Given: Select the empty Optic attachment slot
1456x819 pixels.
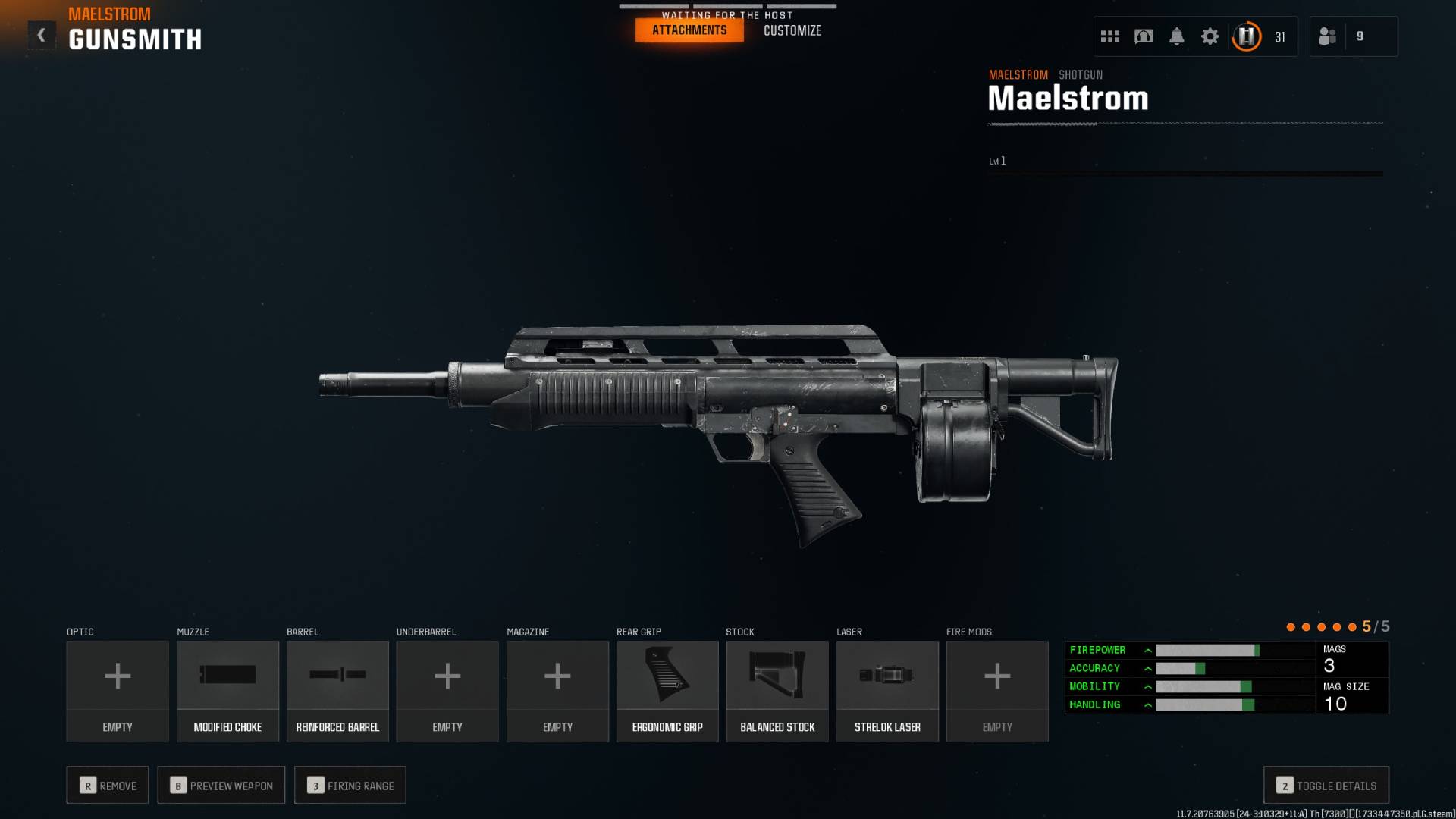Looking at the screenshot, I should click(118, 690).
